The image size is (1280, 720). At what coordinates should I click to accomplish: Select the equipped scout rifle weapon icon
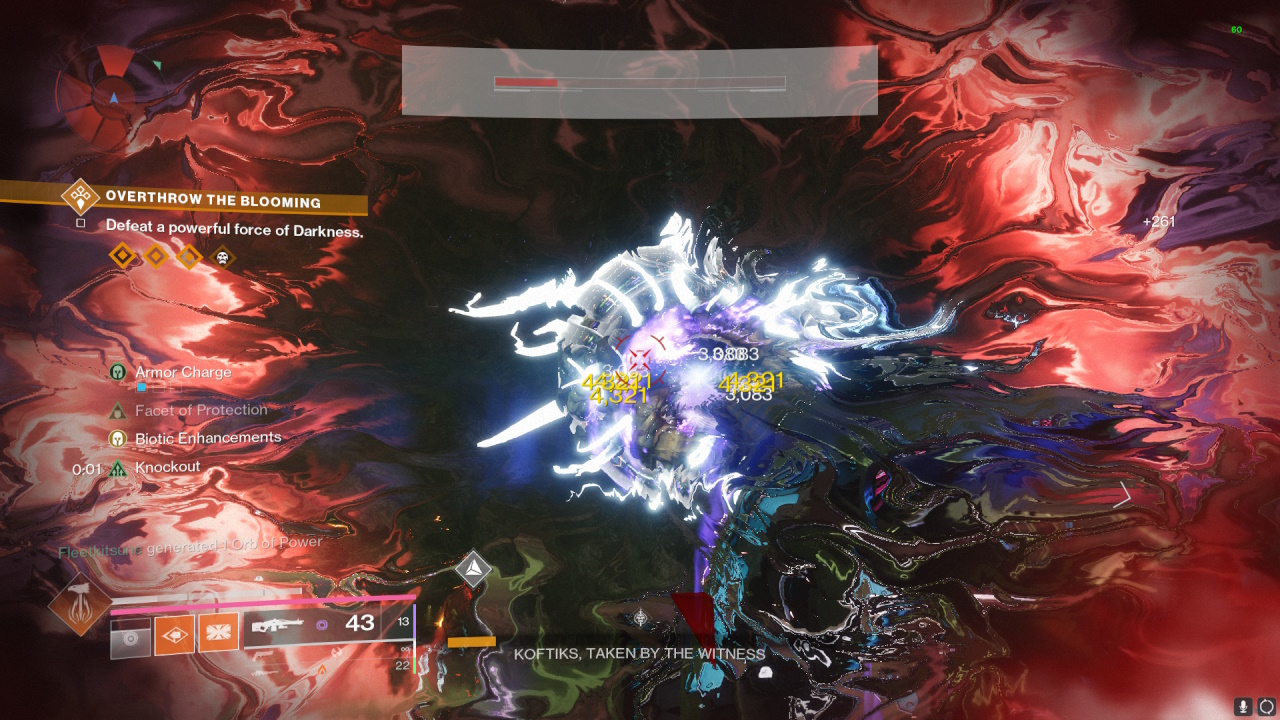[x=278, y=626]
